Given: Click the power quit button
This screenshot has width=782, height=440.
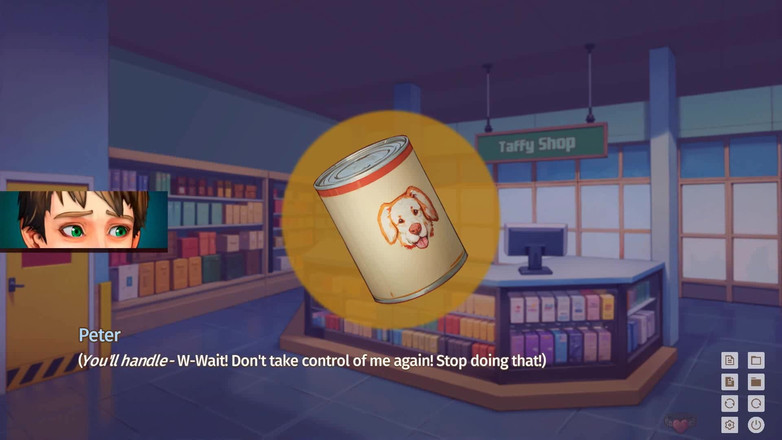Looking at the screenshot, I should pos(756,425).
